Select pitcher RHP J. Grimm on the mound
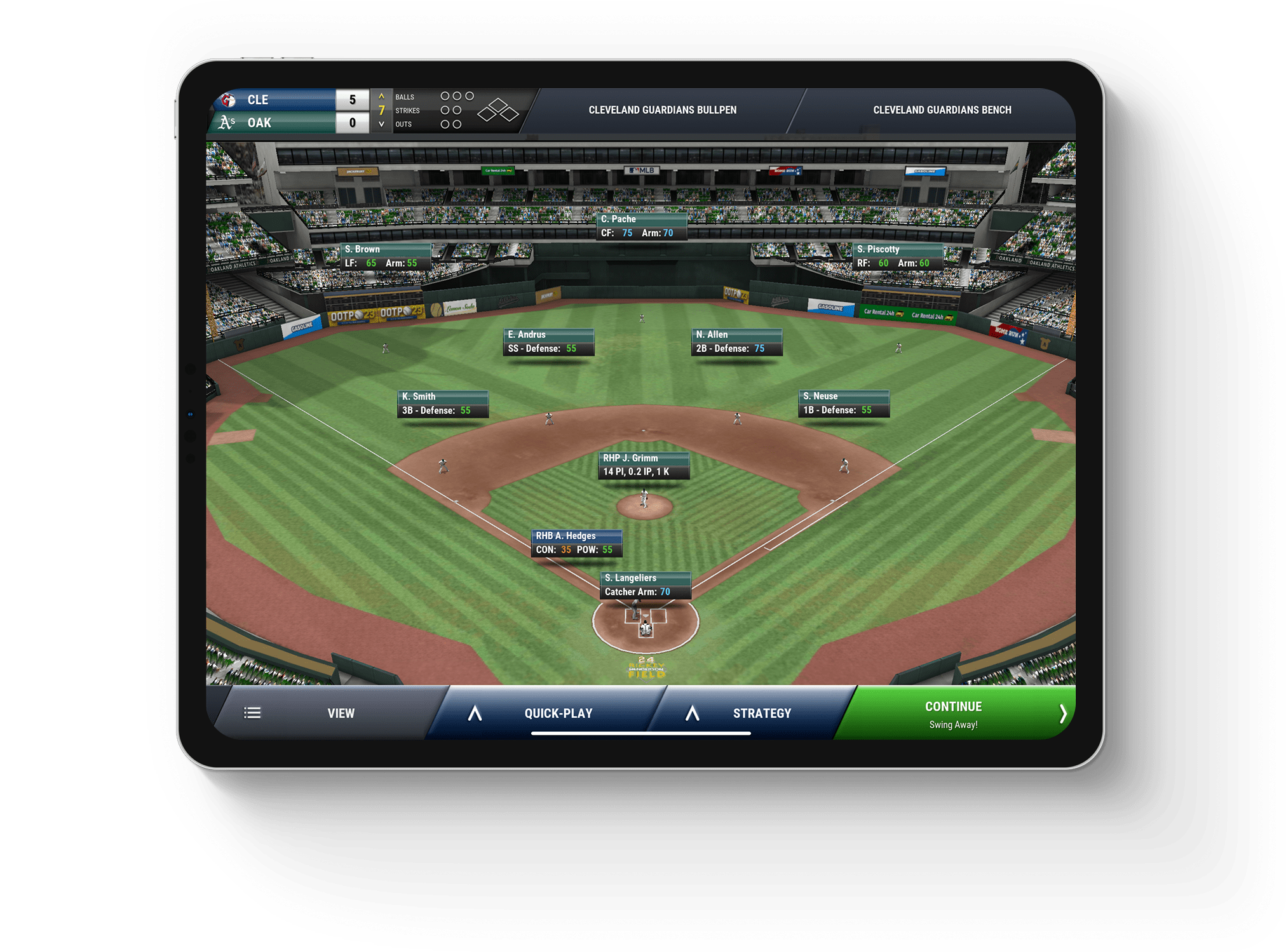The height and width of the screenshot is (952, 1286). coord(644,466)
